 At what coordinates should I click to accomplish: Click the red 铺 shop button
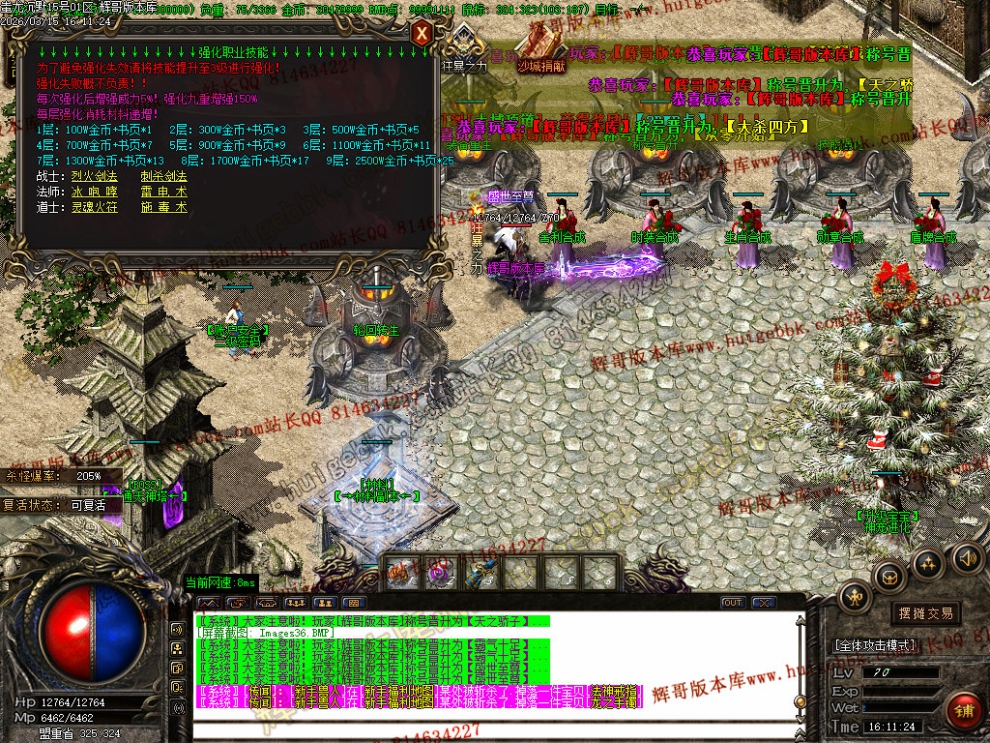click(964, 710)
